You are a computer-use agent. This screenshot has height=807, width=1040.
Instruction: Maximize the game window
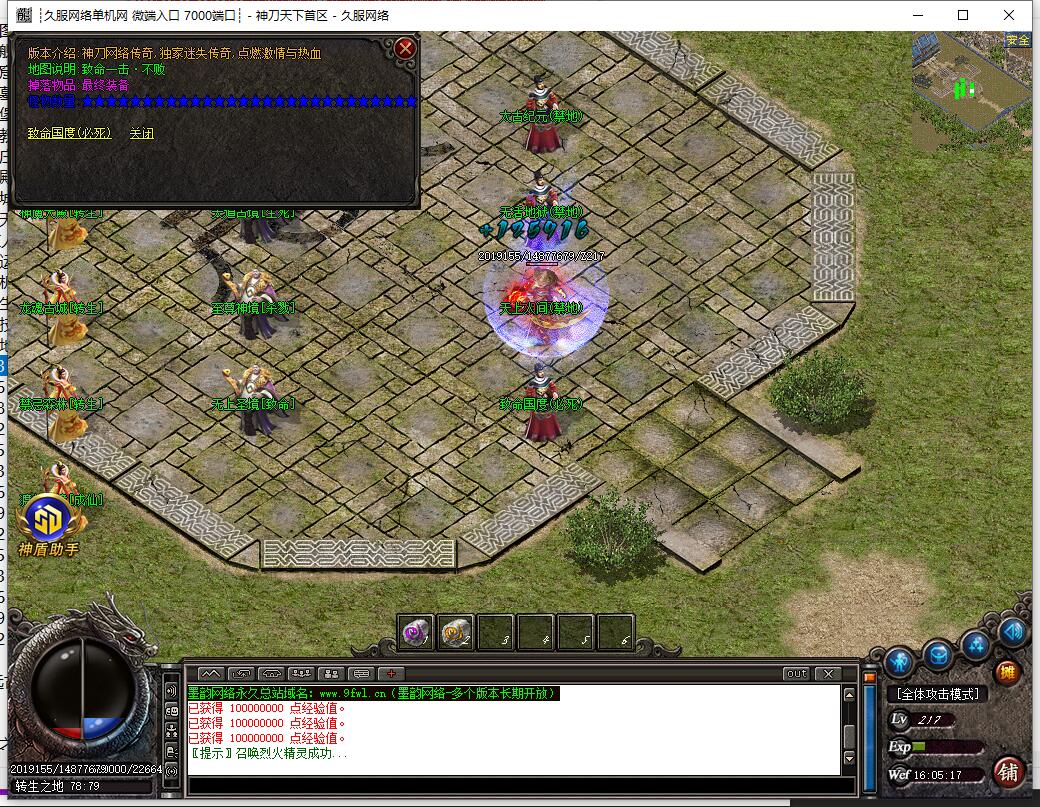(x=963, y=15)
